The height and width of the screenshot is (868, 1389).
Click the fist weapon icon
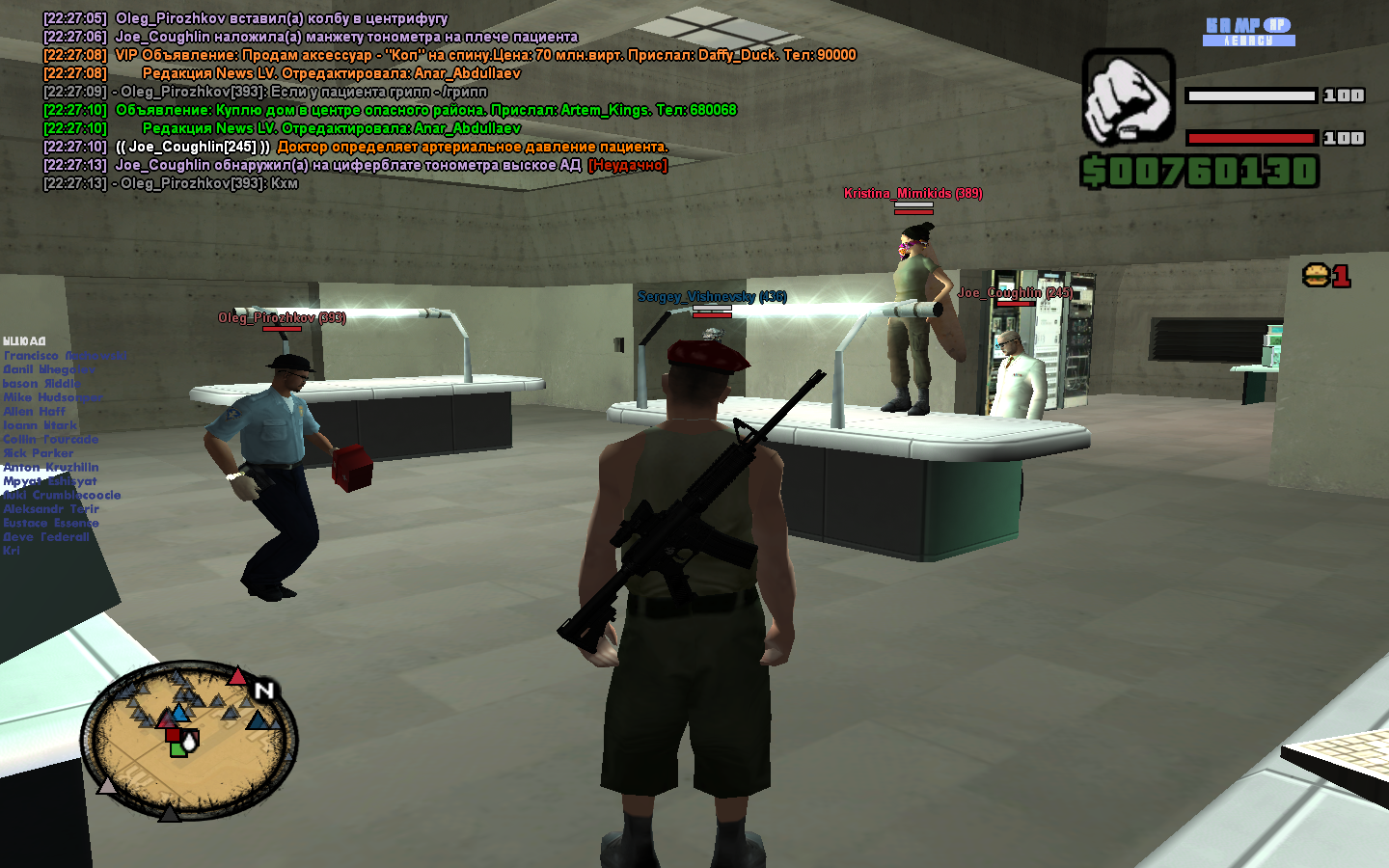pyautogui.click(x=1128, y=97)
